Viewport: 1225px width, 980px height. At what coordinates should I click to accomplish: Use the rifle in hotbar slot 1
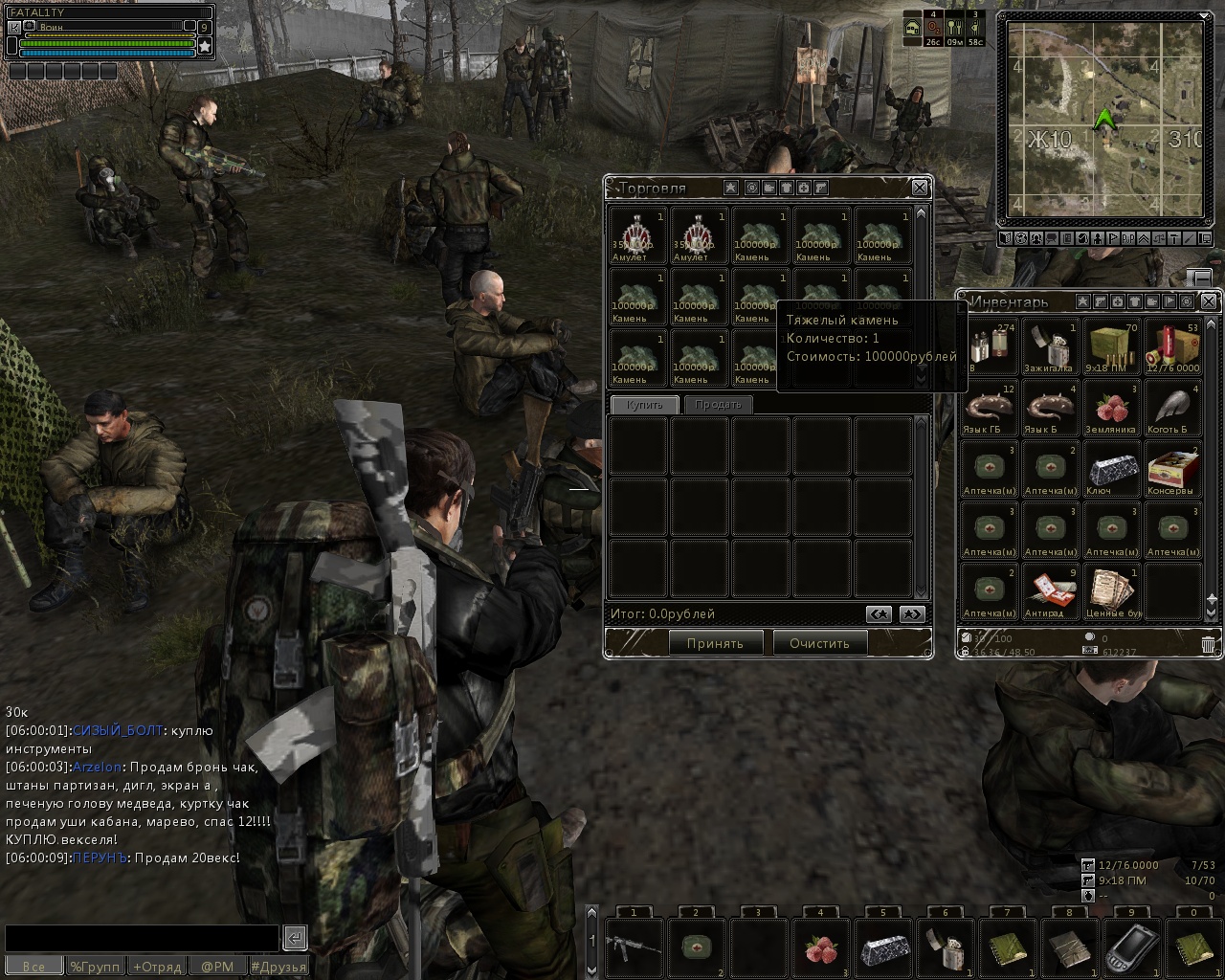pyautogui.click(x=634, y=946)
